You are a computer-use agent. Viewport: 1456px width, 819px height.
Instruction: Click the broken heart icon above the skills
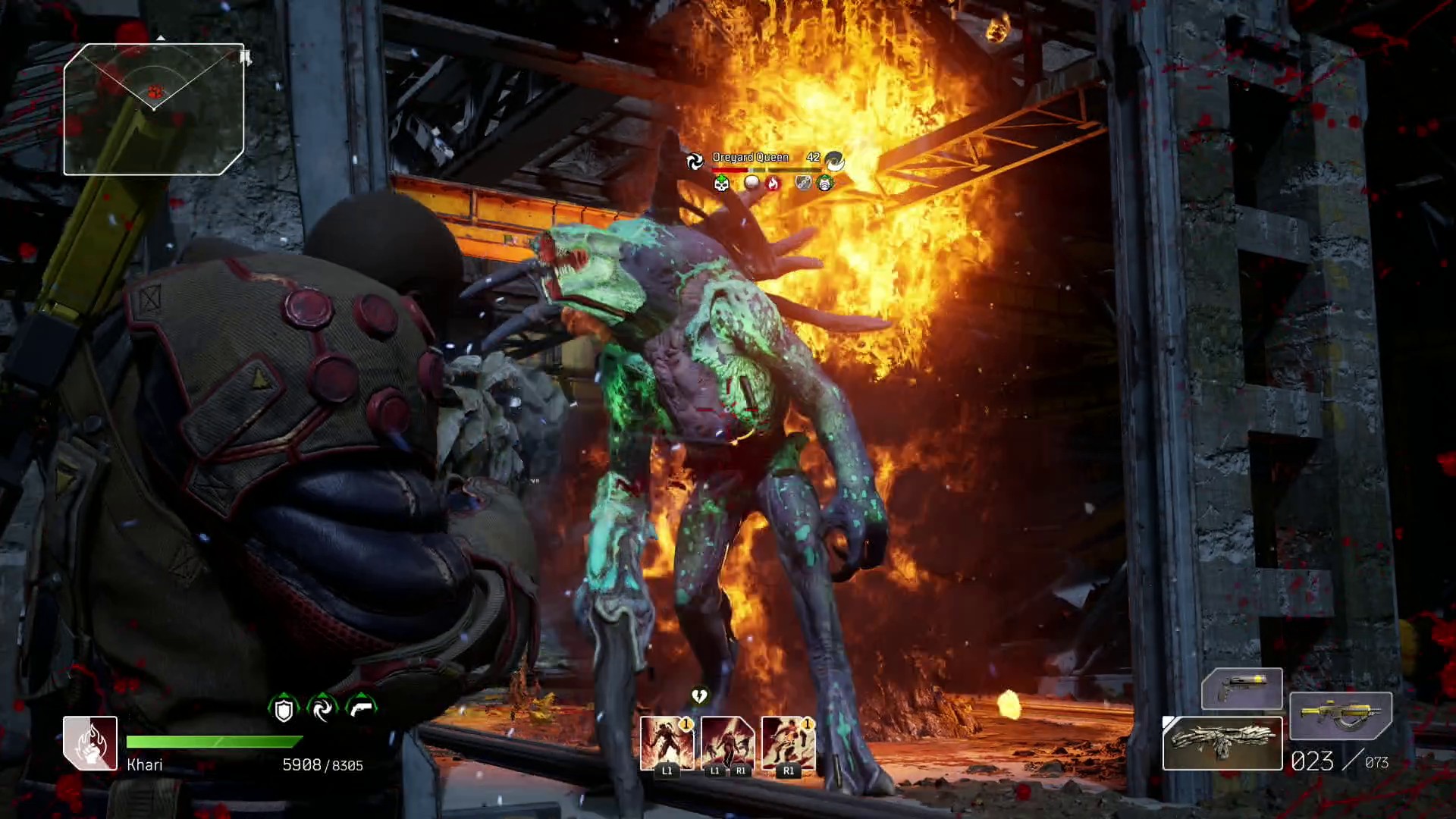coord(699,695)
